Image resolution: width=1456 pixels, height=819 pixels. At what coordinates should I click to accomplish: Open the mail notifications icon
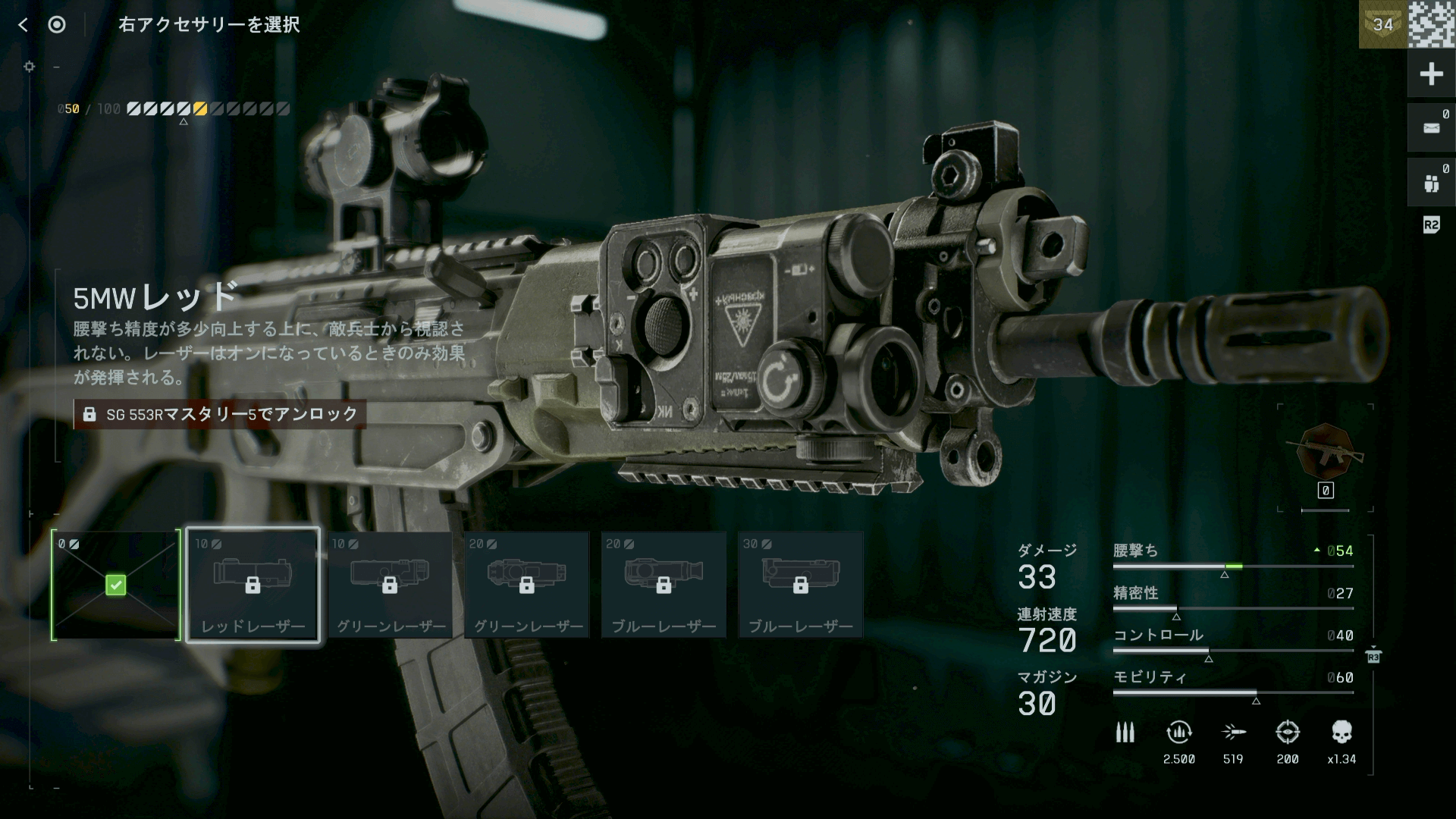tap(1431, 128)
